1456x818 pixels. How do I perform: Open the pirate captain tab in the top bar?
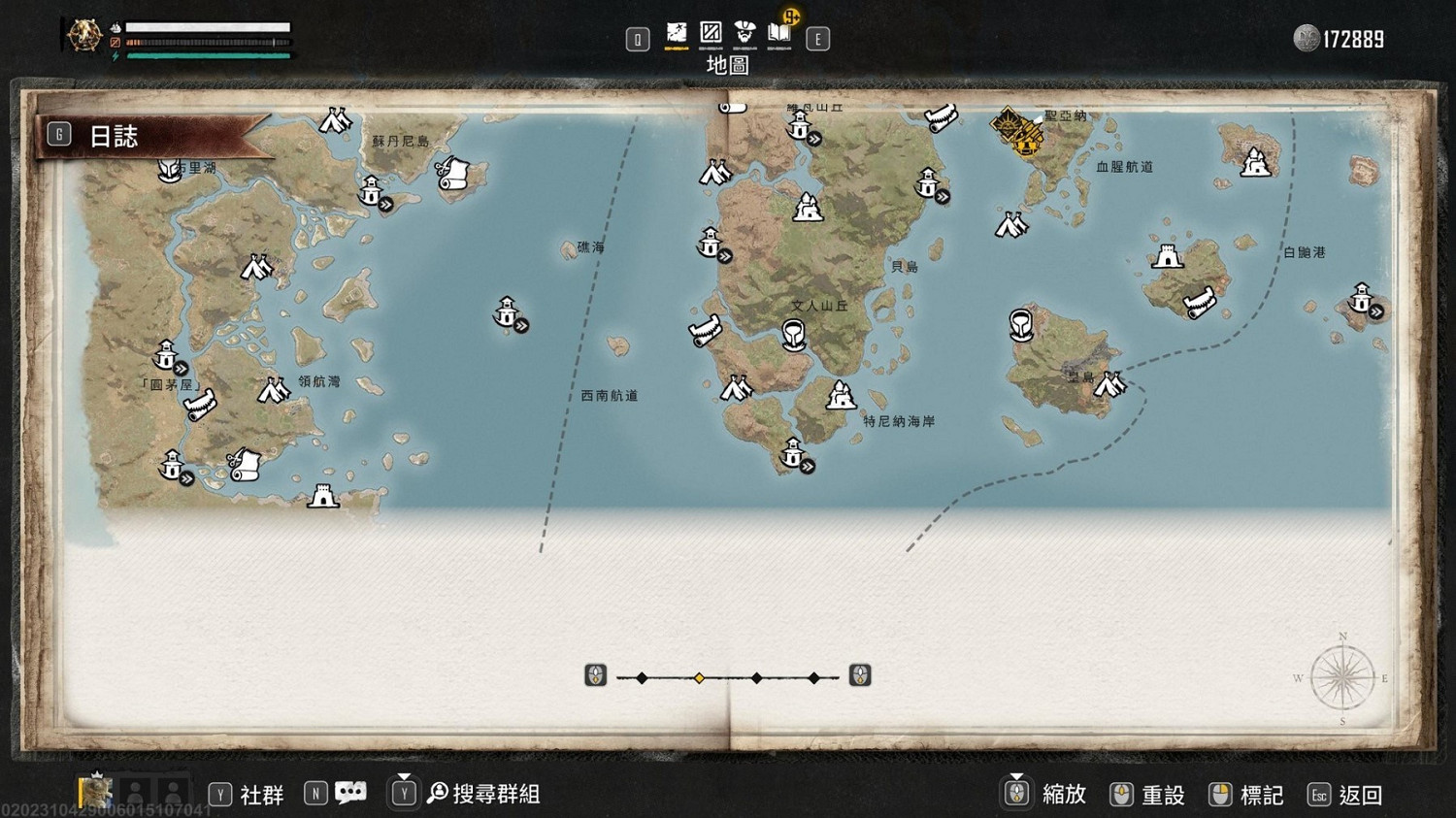pyautogui.click(x=745, y=32)
